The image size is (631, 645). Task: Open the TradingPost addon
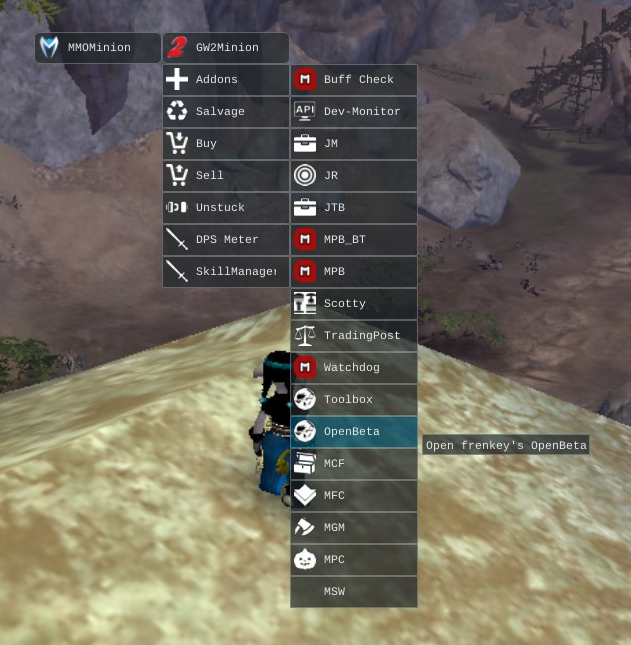[354, 336]
